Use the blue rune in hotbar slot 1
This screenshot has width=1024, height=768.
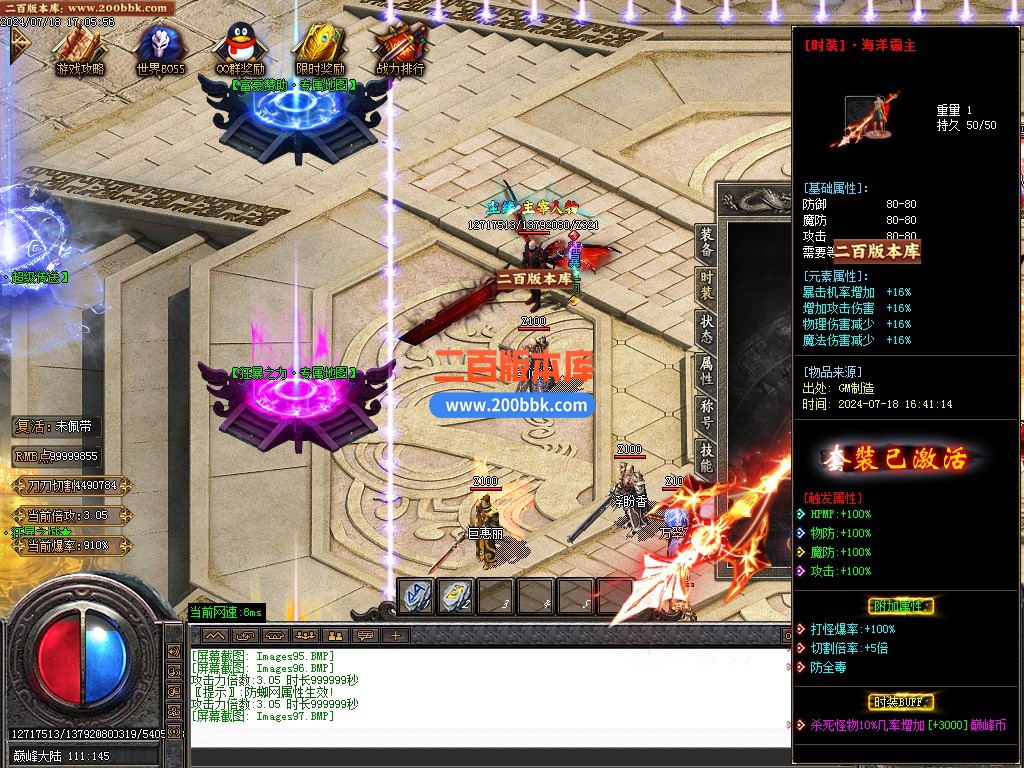coord(415,595)
